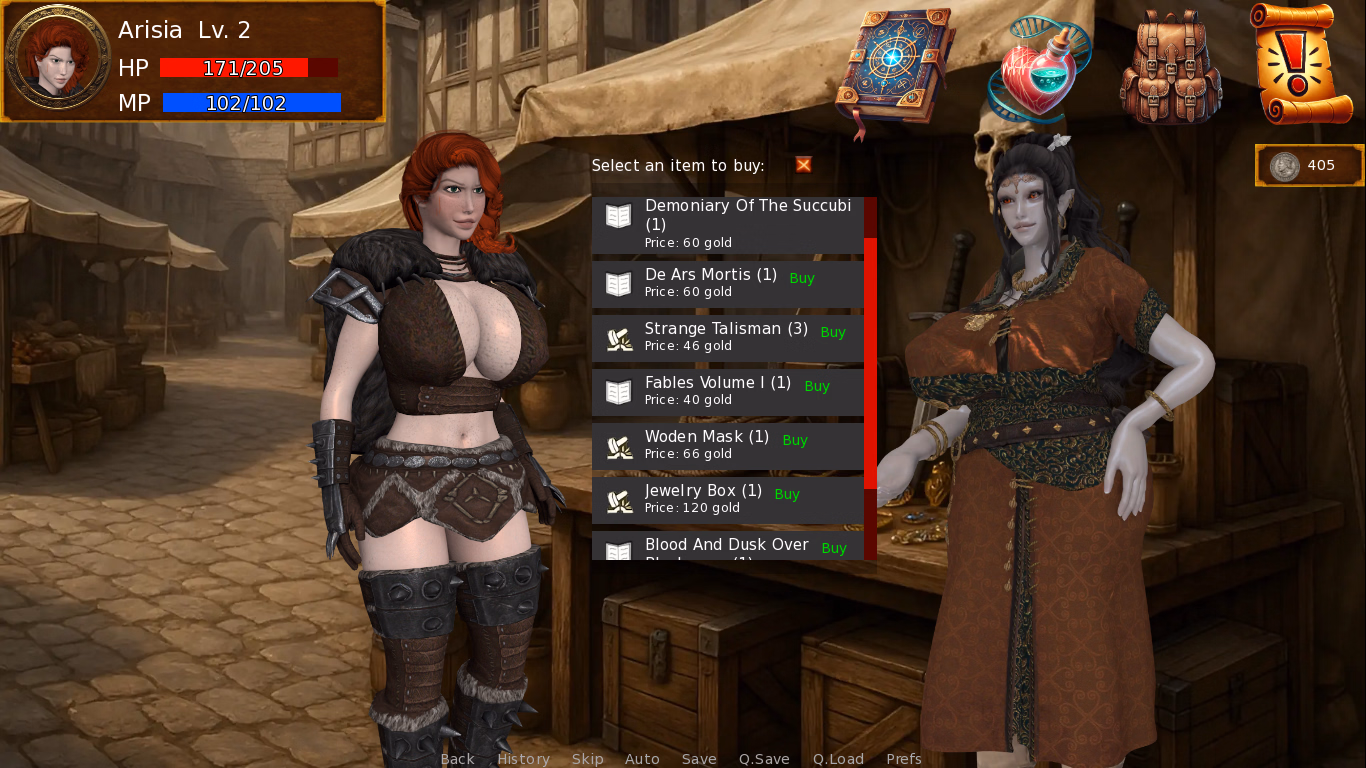Select the Demoniary Of The Succubi entry

pos(727,225)
